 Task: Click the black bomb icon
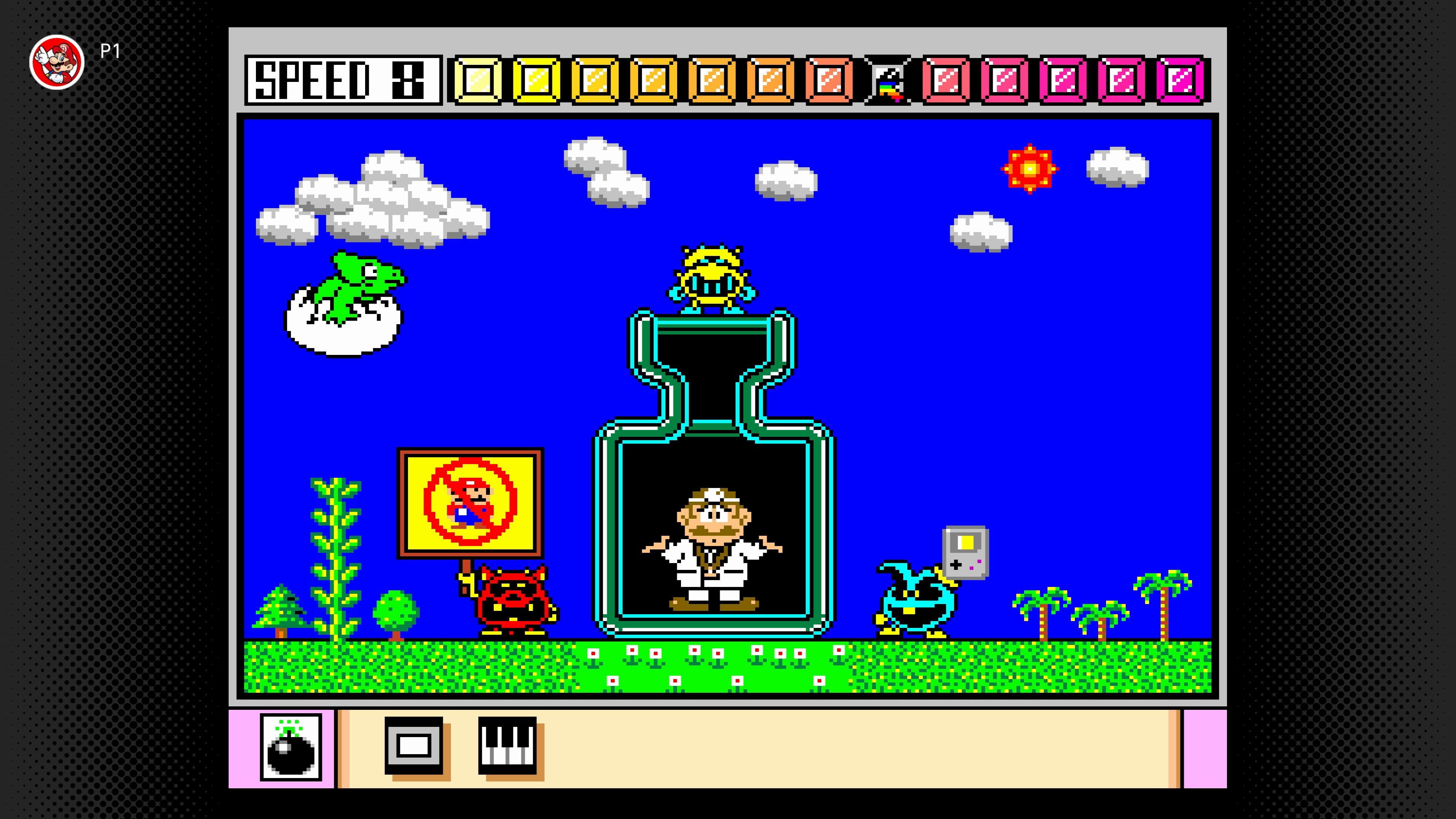point(290,747)
